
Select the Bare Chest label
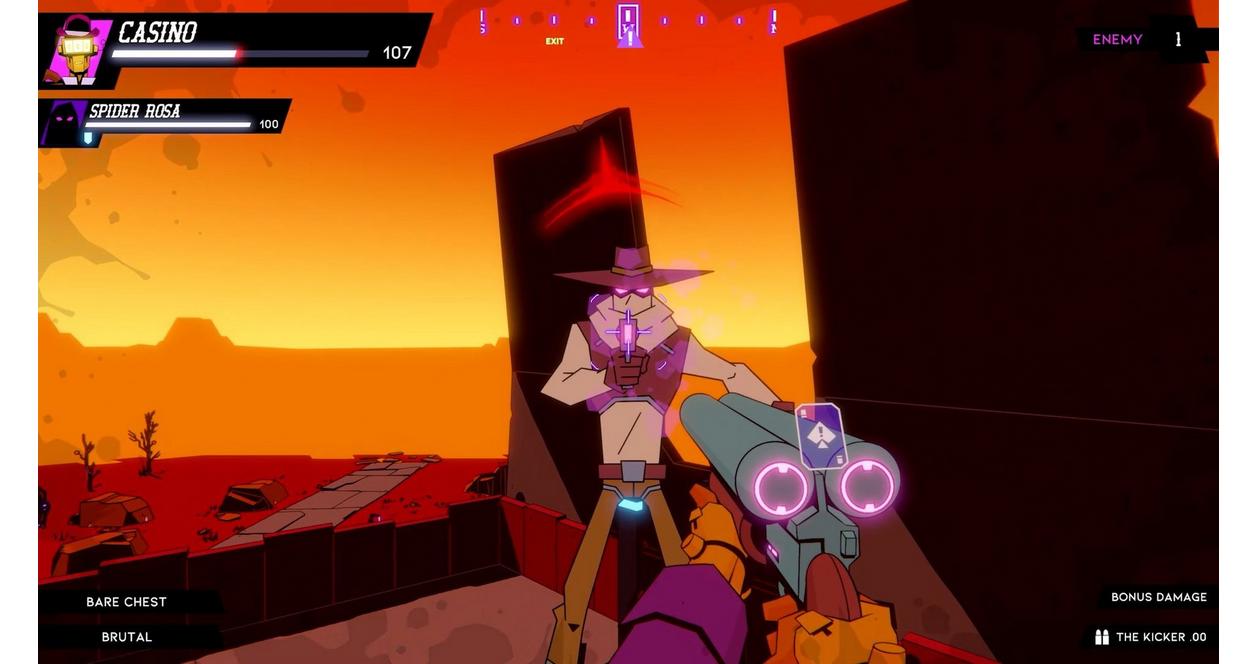126,602
